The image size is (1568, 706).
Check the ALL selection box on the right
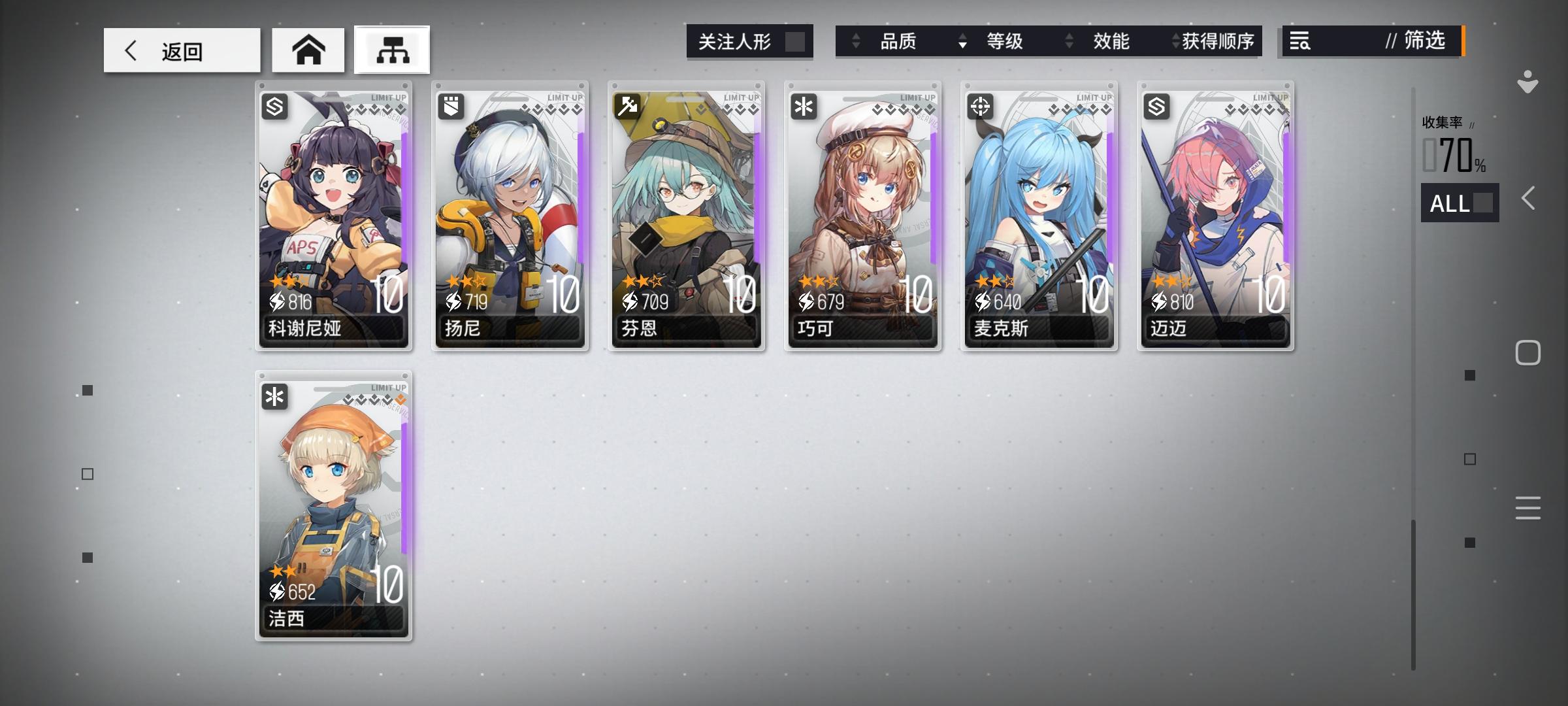click(x=1482, y=203)
